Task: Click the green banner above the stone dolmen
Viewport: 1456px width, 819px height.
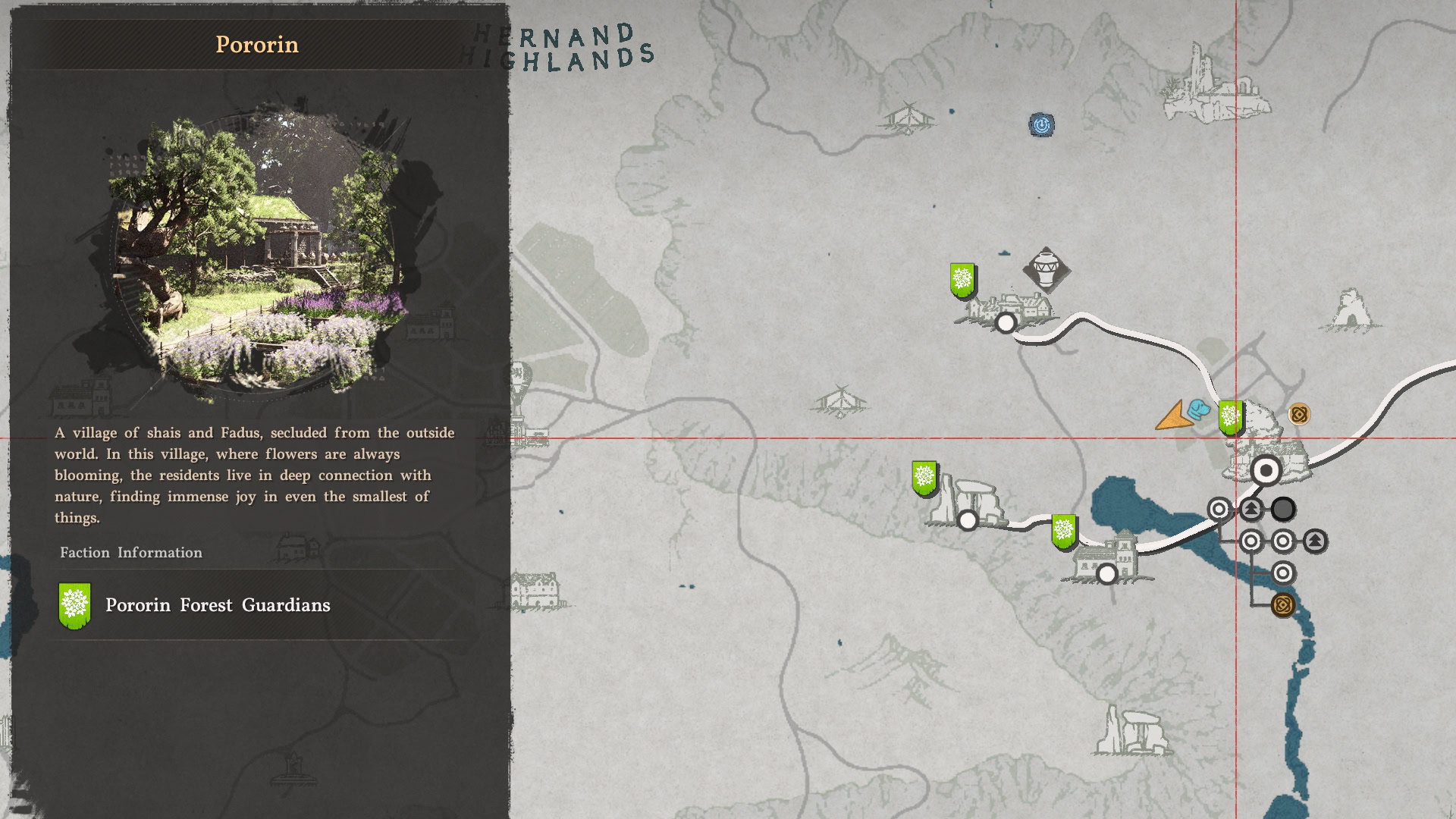Action: pyautogui.click(x=924, y=479)
